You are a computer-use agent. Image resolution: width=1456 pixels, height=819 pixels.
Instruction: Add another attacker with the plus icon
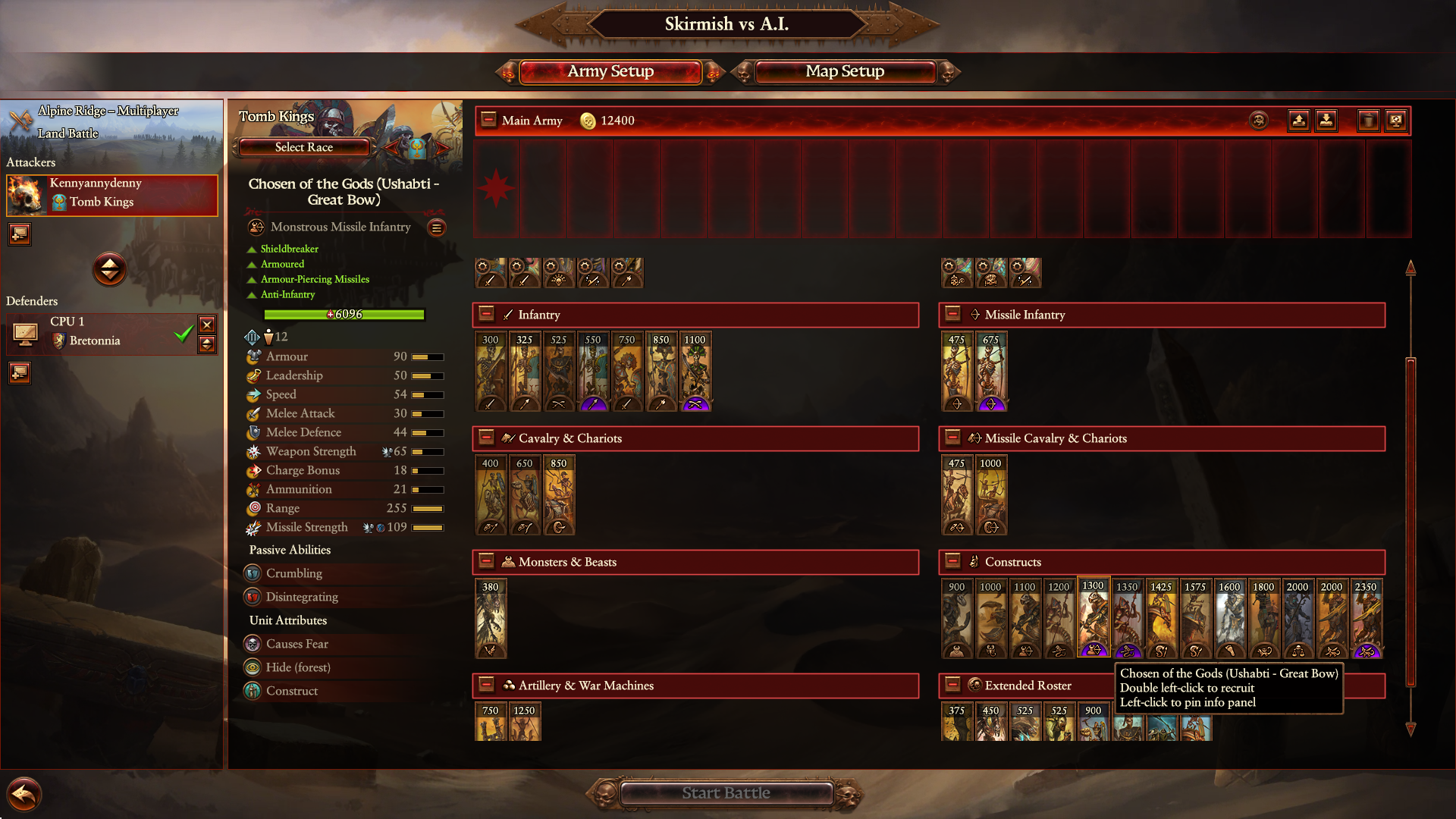(19, 234)
